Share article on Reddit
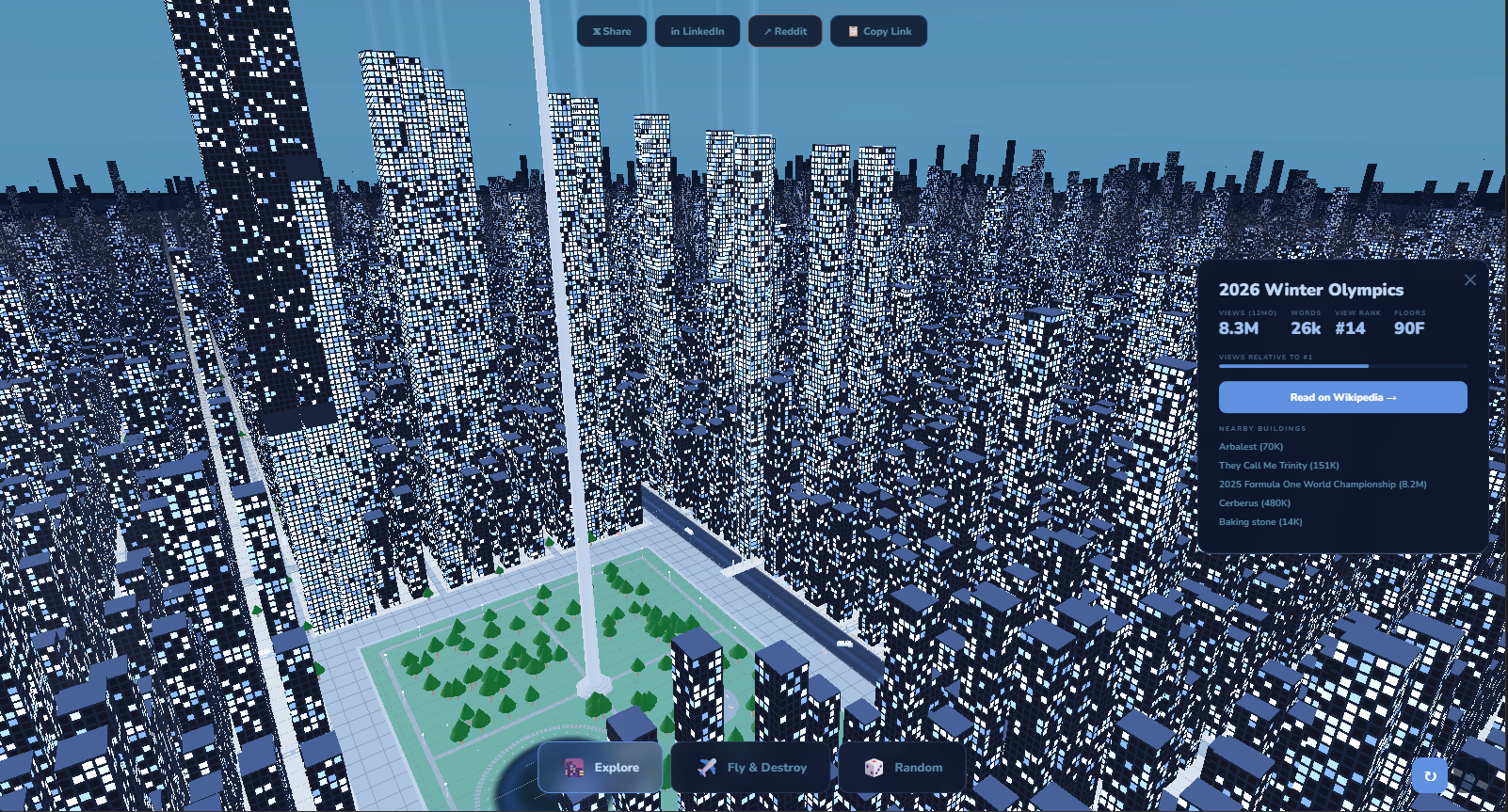Screen dimensions: 1508x812 (x=785, y=31)
